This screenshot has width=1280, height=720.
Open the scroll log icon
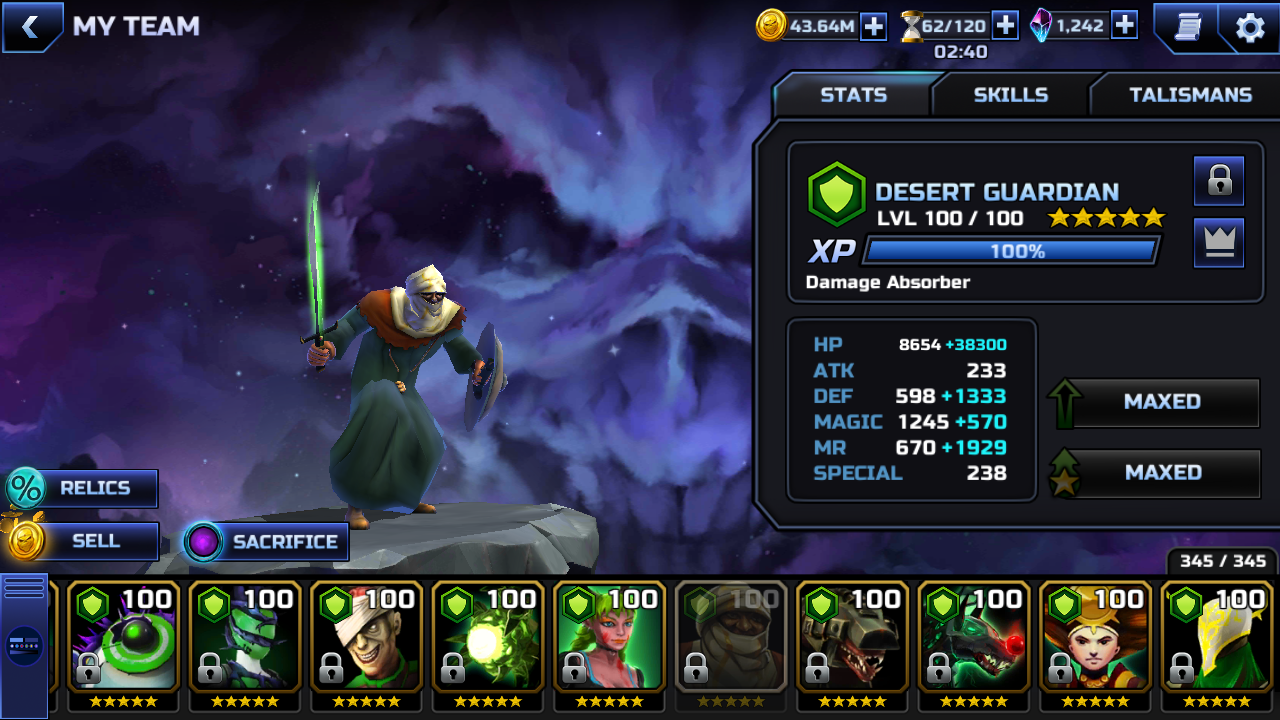[1185, 27]
